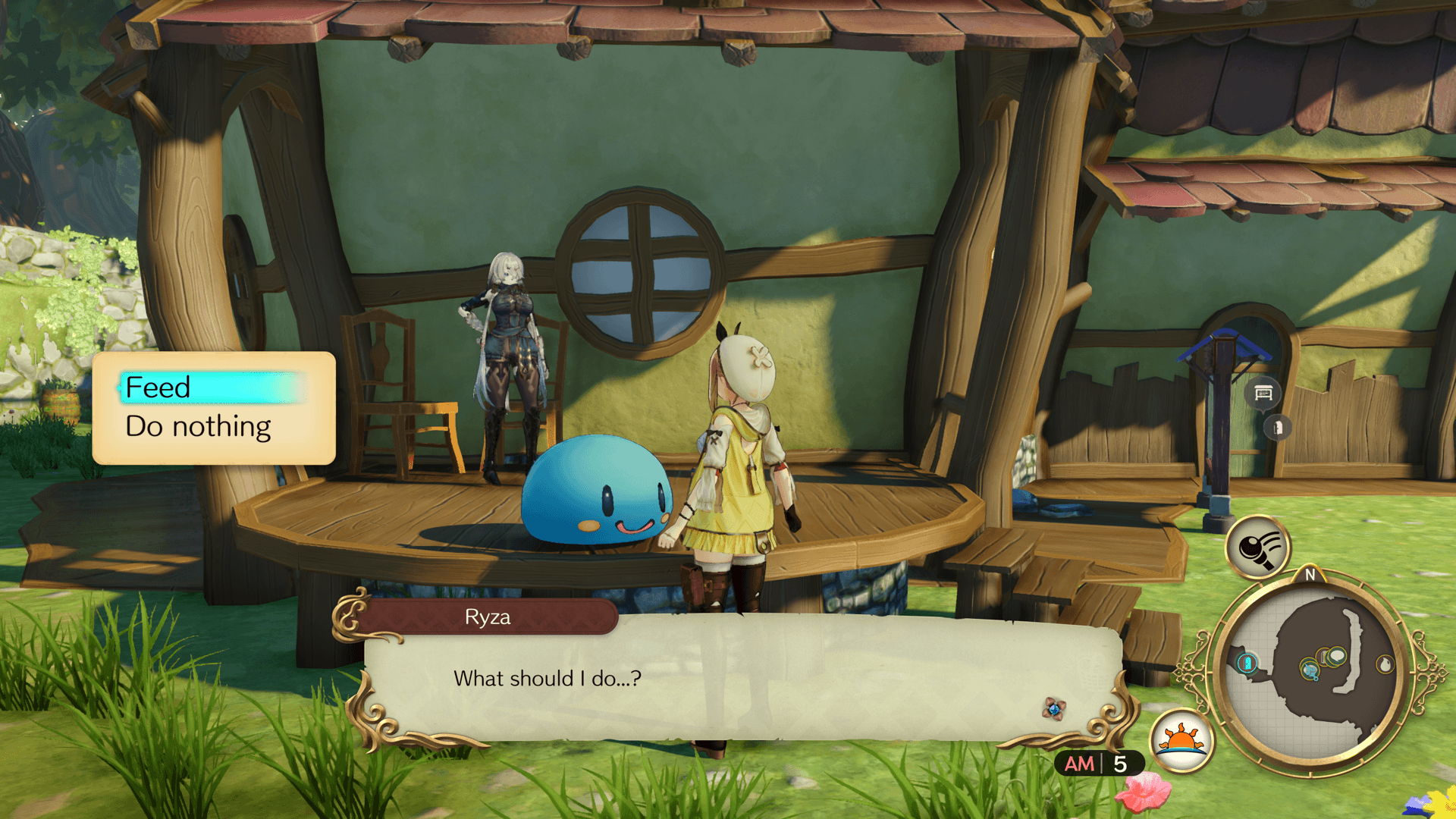The width and height of the screenshot is (1456, 819).
Task: Select the glowing blue door marker on minimap
Action: [x=1247, y=664]
